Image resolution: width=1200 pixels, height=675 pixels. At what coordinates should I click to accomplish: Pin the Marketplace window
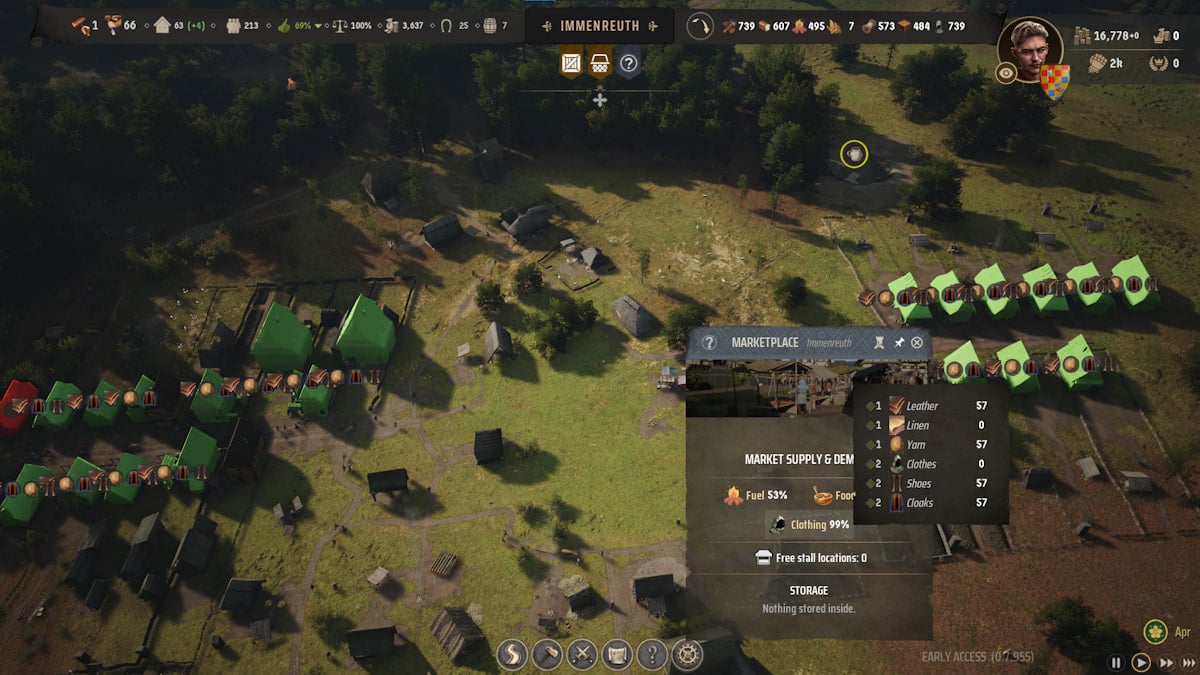click(x=899, y=343)
